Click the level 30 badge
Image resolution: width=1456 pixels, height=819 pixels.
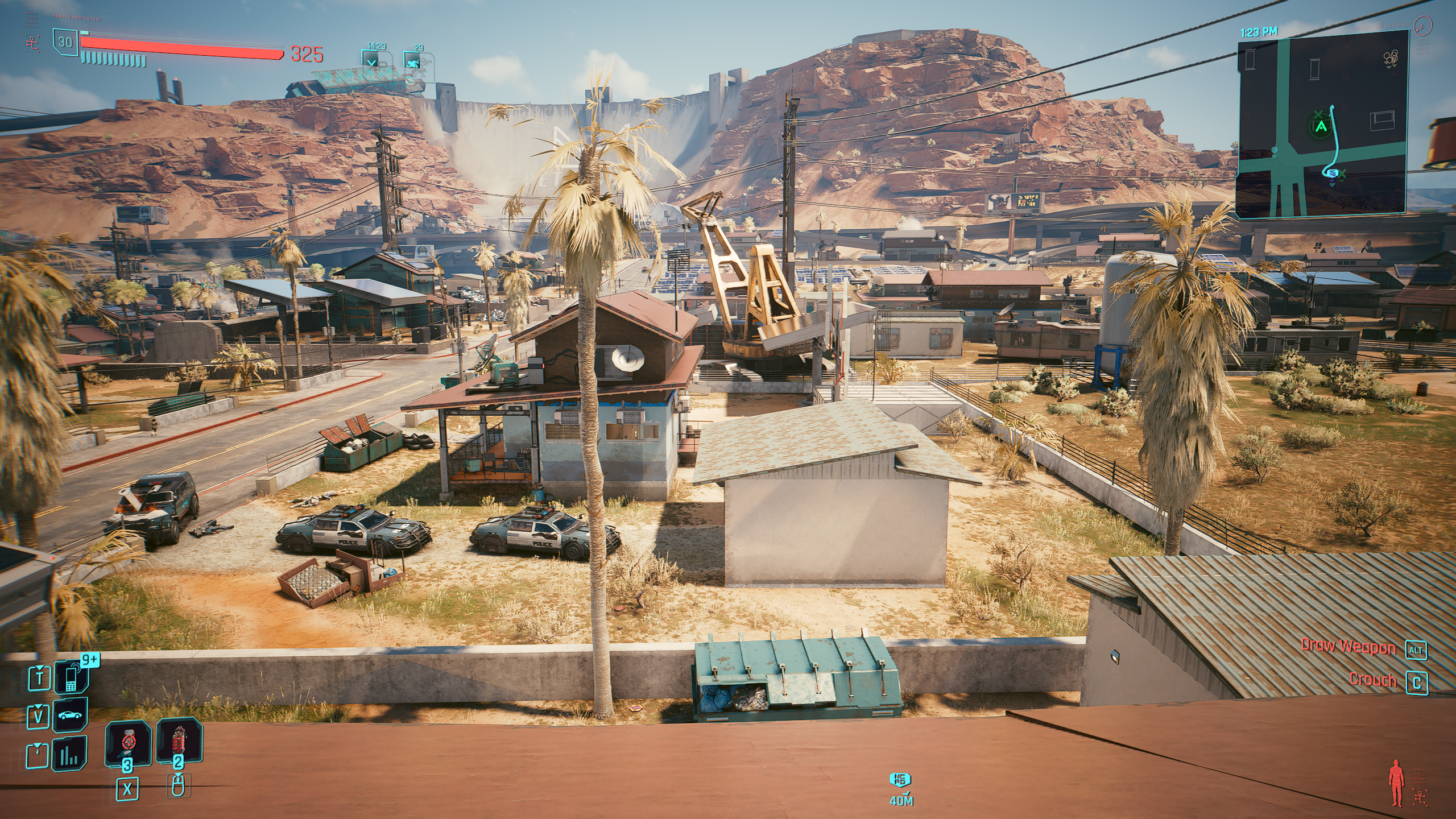(x=65, y=42)
